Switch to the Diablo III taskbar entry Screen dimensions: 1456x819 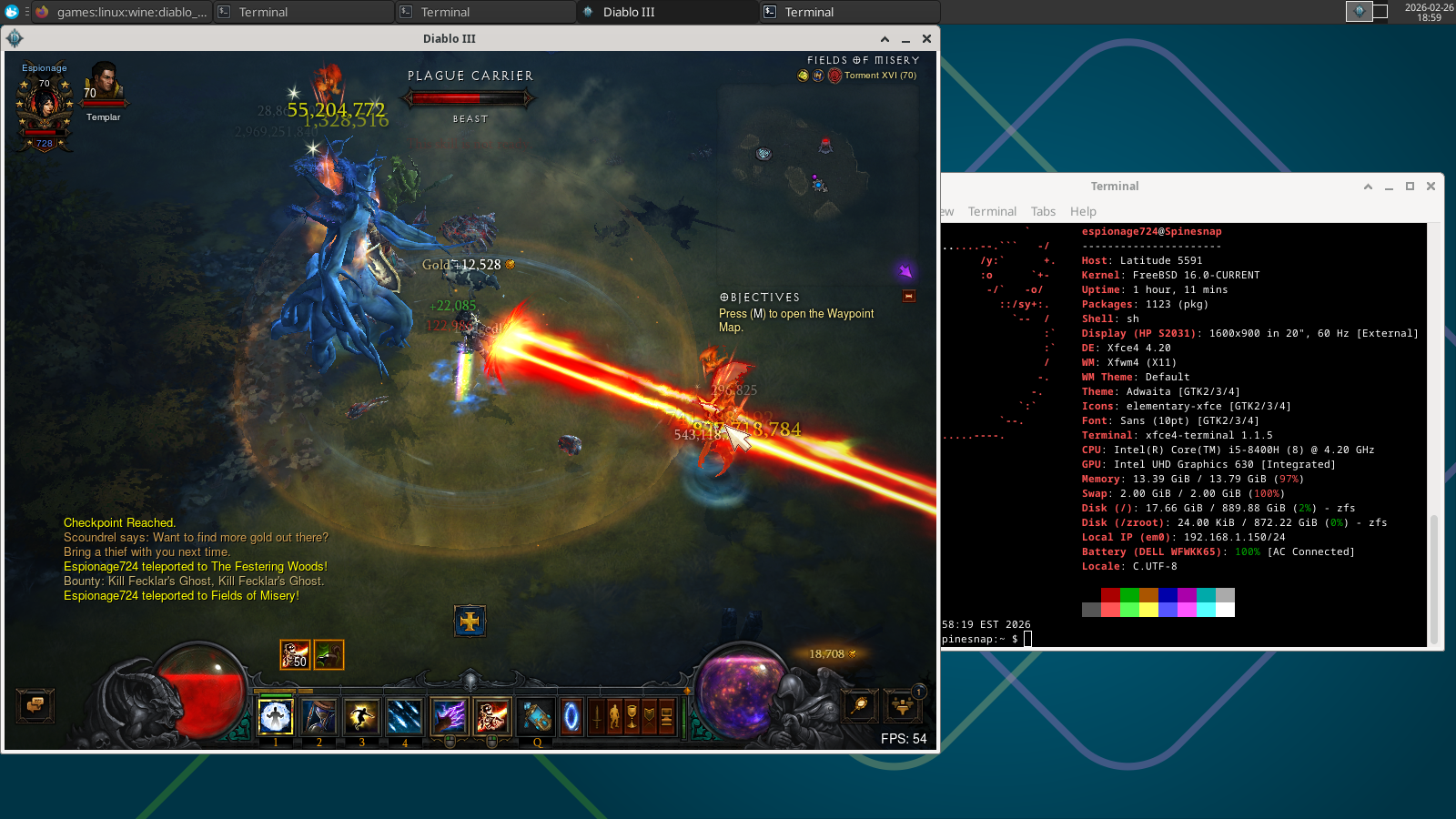pos(669,12)
